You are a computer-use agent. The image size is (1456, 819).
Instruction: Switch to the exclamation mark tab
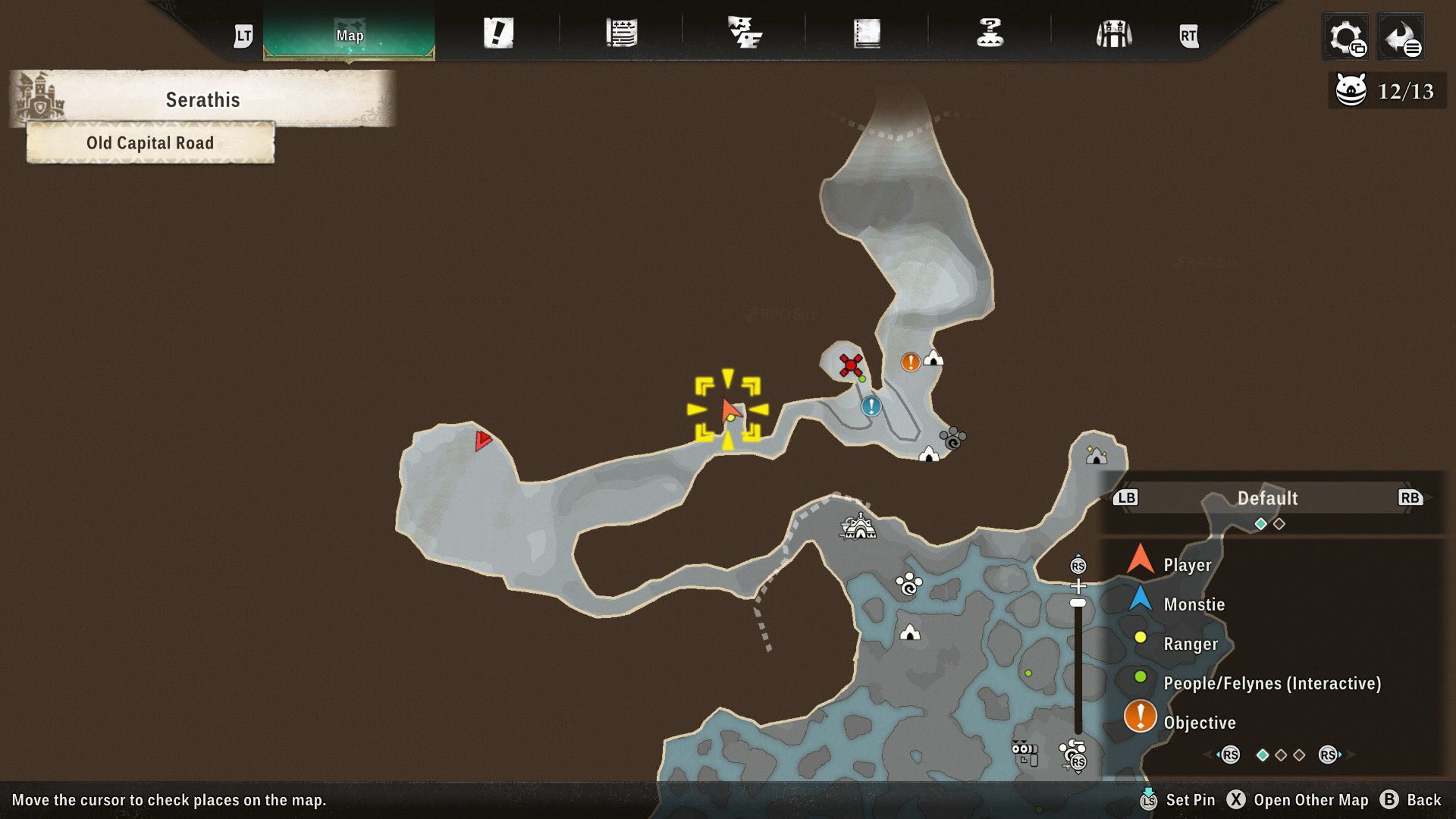pos(498,33)
